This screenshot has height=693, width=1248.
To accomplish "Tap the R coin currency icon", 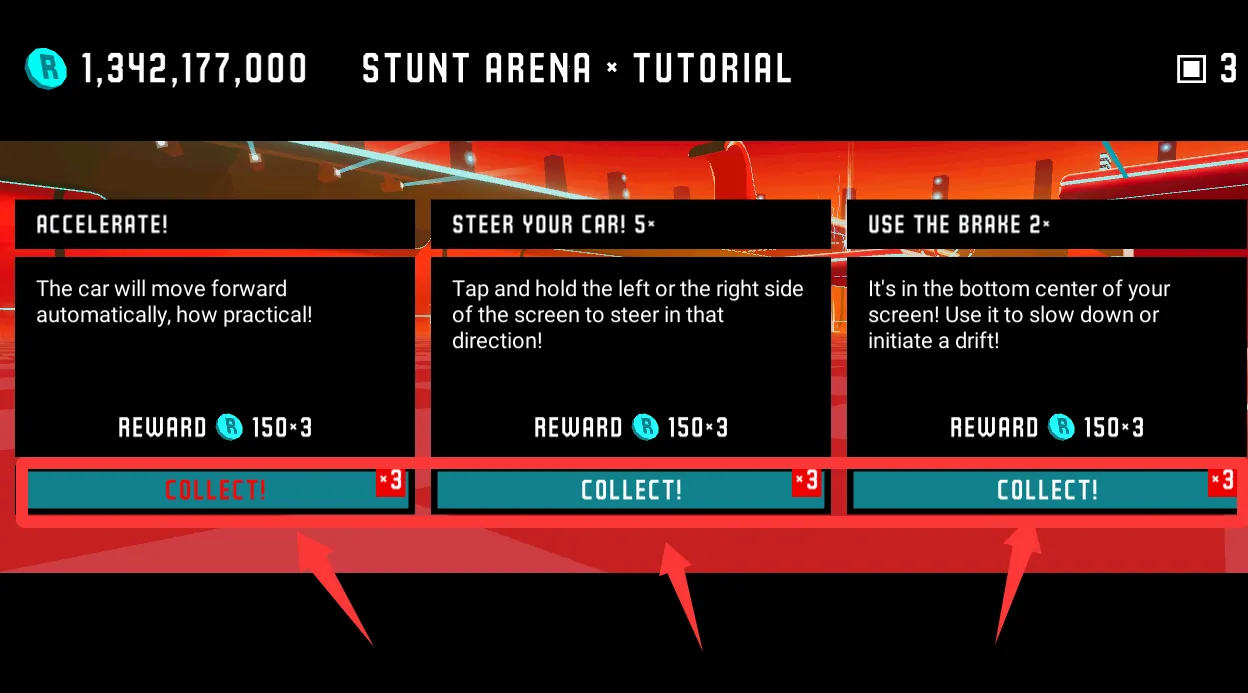I will click(46, 69).
